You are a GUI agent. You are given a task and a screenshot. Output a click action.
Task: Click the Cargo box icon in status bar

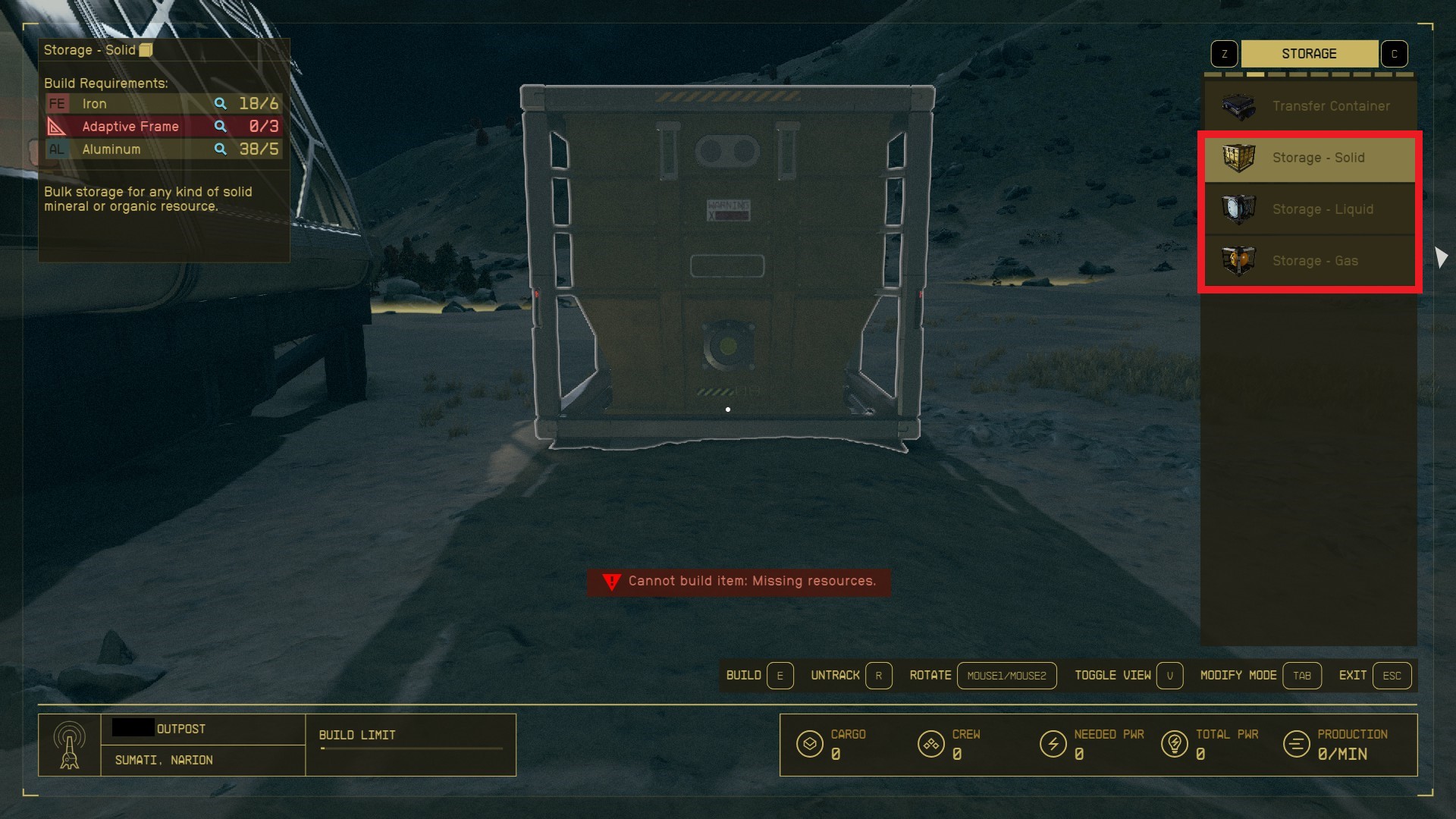(810, 745)
